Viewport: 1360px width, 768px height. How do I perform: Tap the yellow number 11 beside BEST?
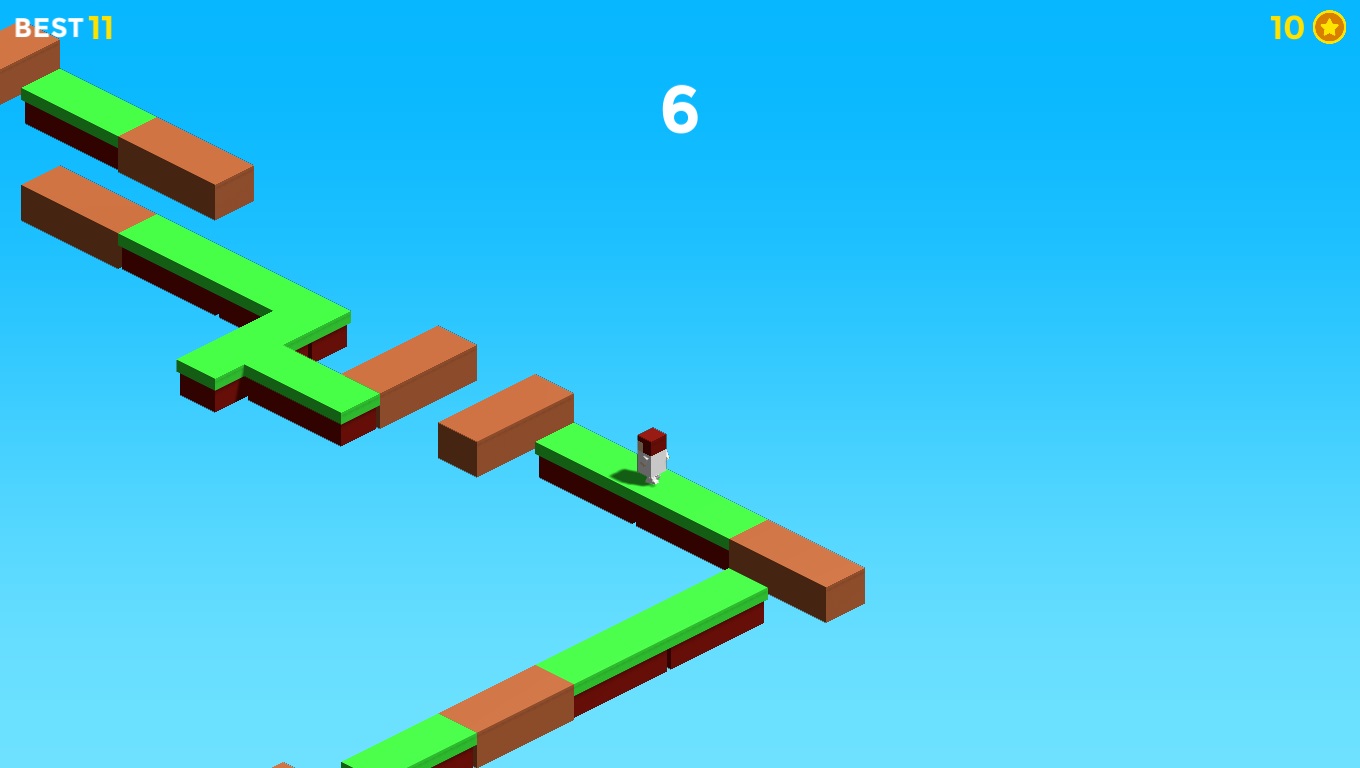[x=100, y=27]
